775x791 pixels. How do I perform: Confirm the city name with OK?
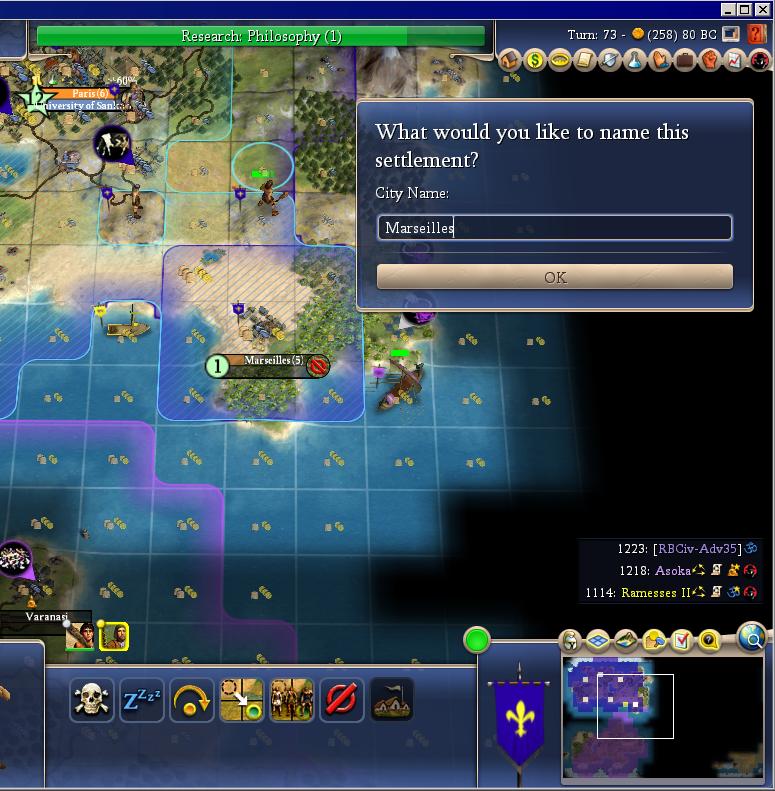(554, 277)
